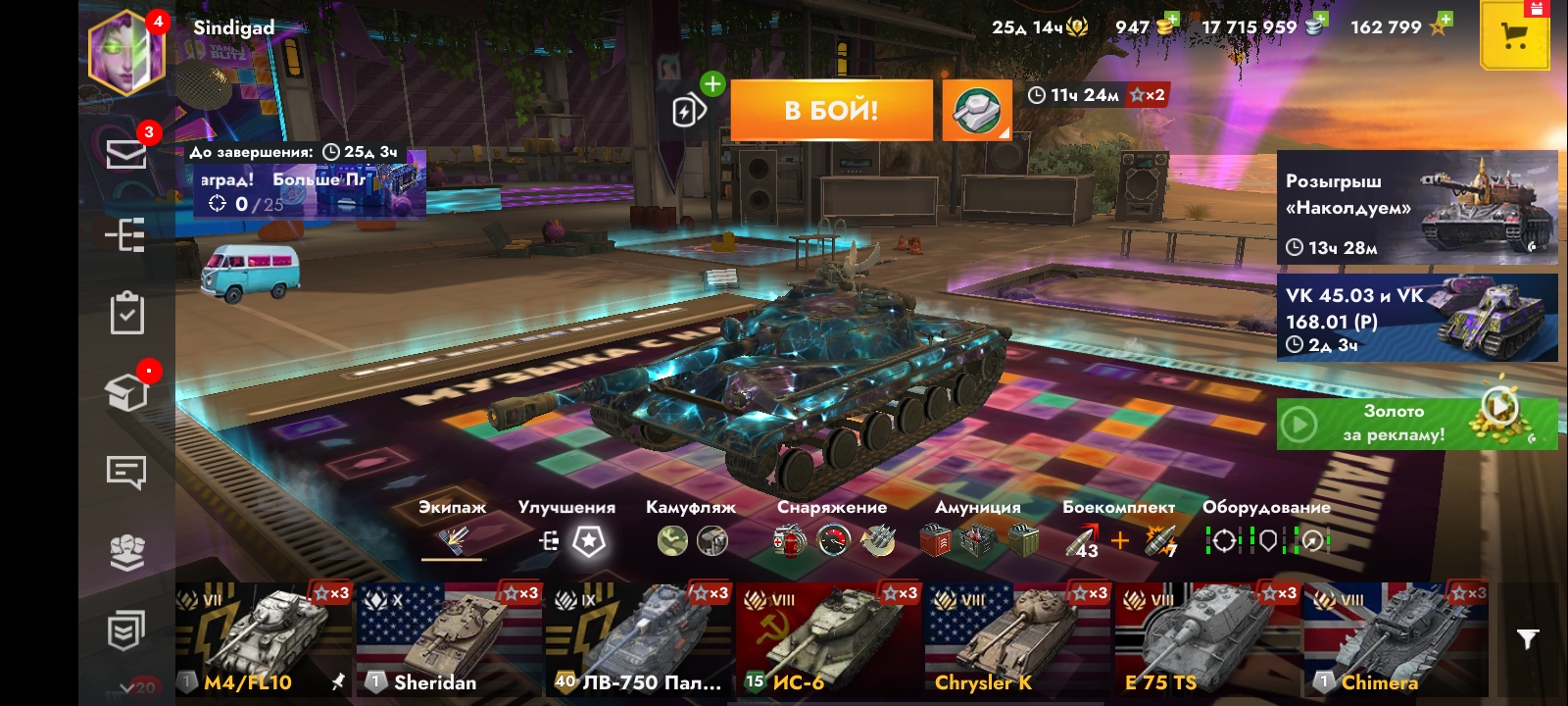1568x706 pixels.
Task: Open the shop via the yellow cart
Action: pos(1514,37)
